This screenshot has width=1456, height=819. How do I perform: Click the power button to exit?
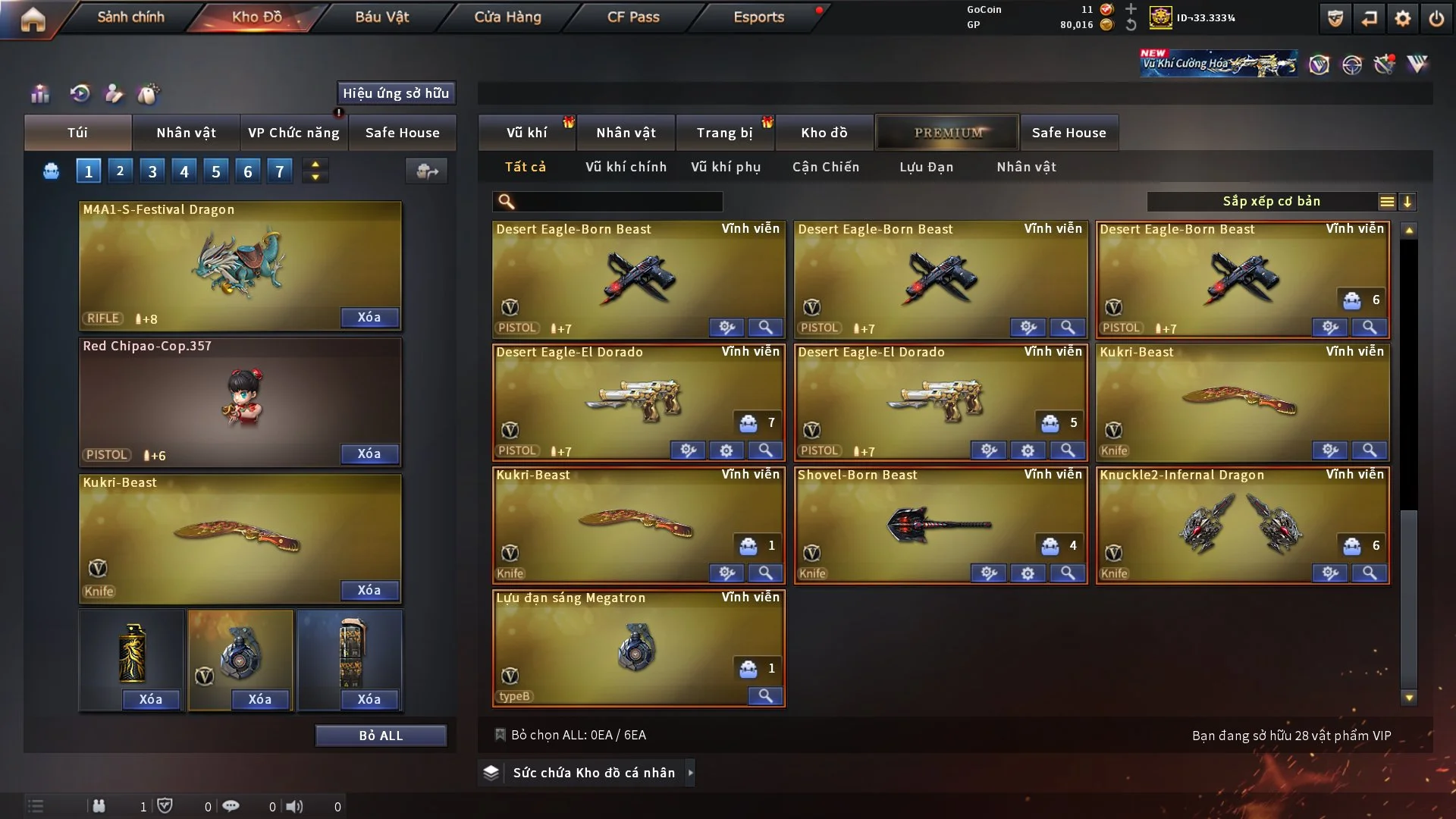1436,18
